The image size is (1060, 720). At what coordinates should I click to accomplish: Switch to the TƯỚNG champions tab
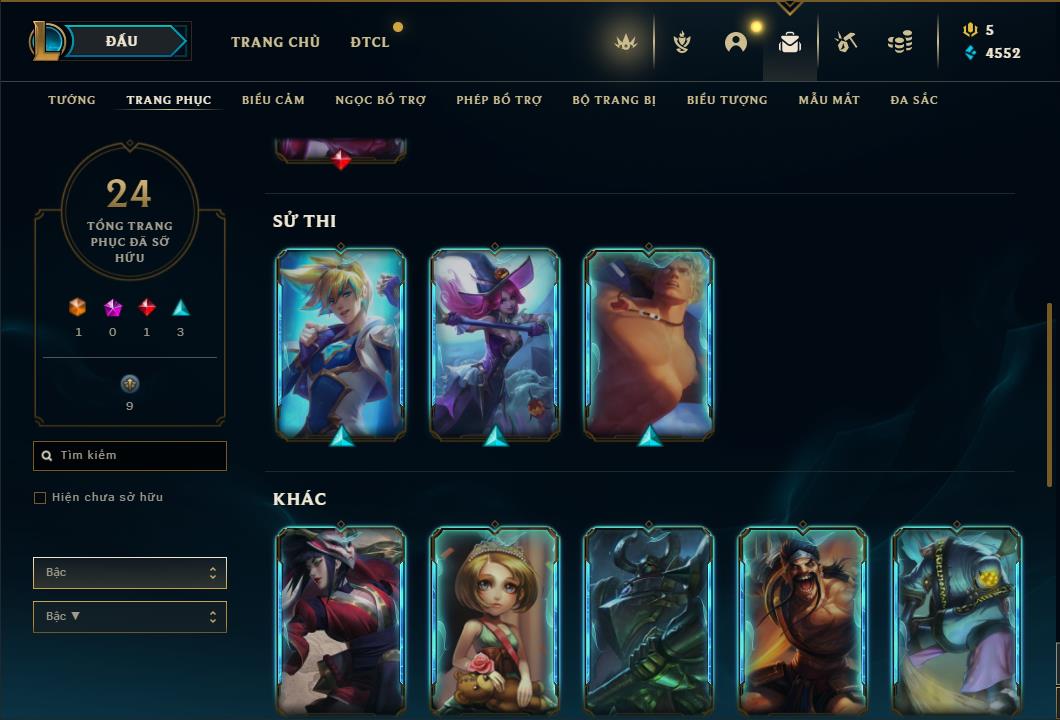(x=72, y=100)
